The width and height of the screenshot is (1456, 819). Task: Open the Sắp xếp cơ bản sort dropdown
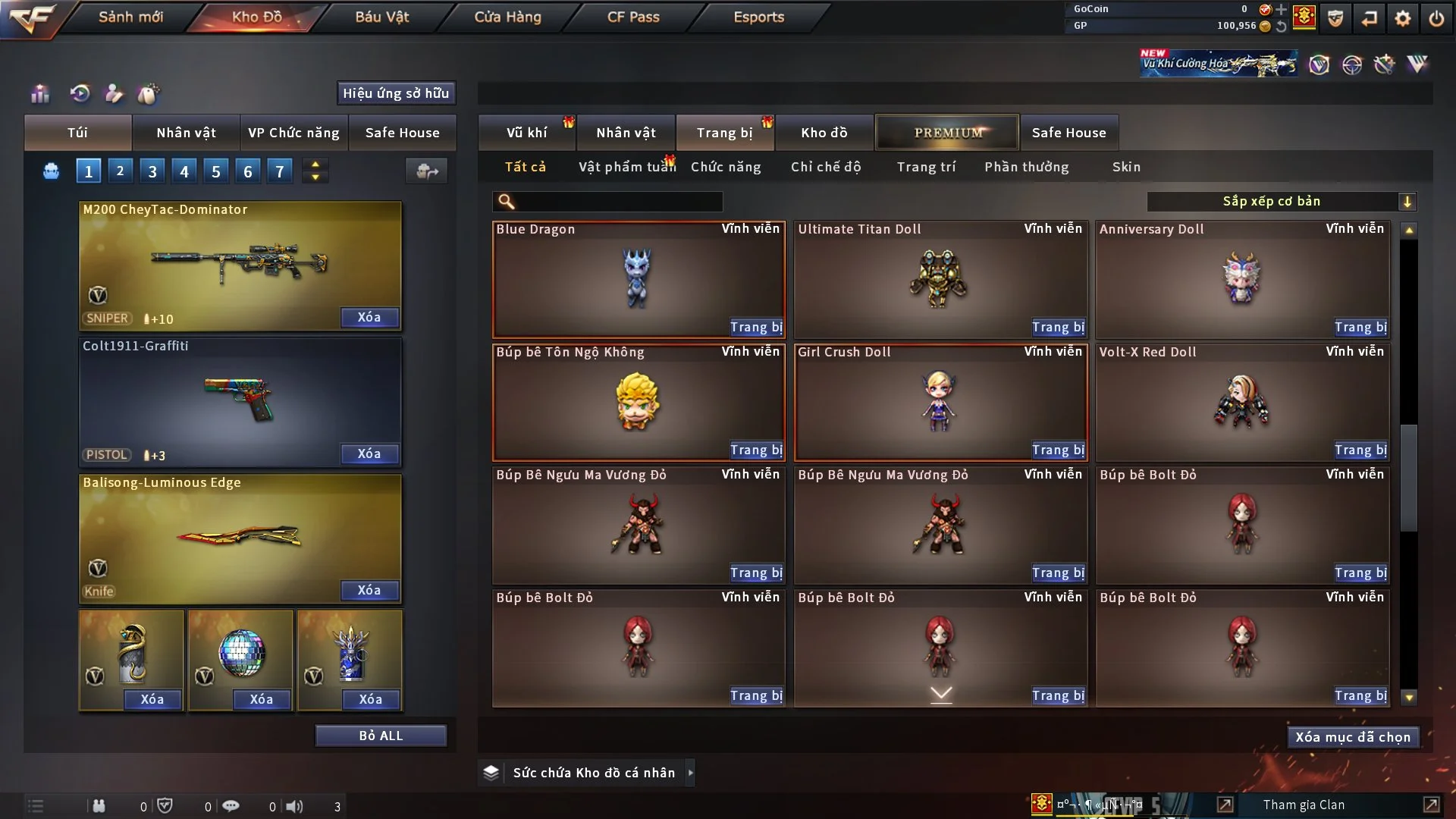click(x=1281, y=201)
